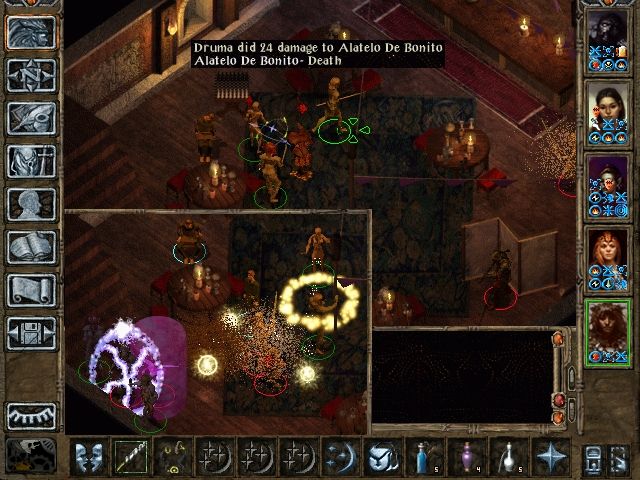Screen dimensions: 640x480
Task: Use the white flask quick item
Action: point(508,458)
